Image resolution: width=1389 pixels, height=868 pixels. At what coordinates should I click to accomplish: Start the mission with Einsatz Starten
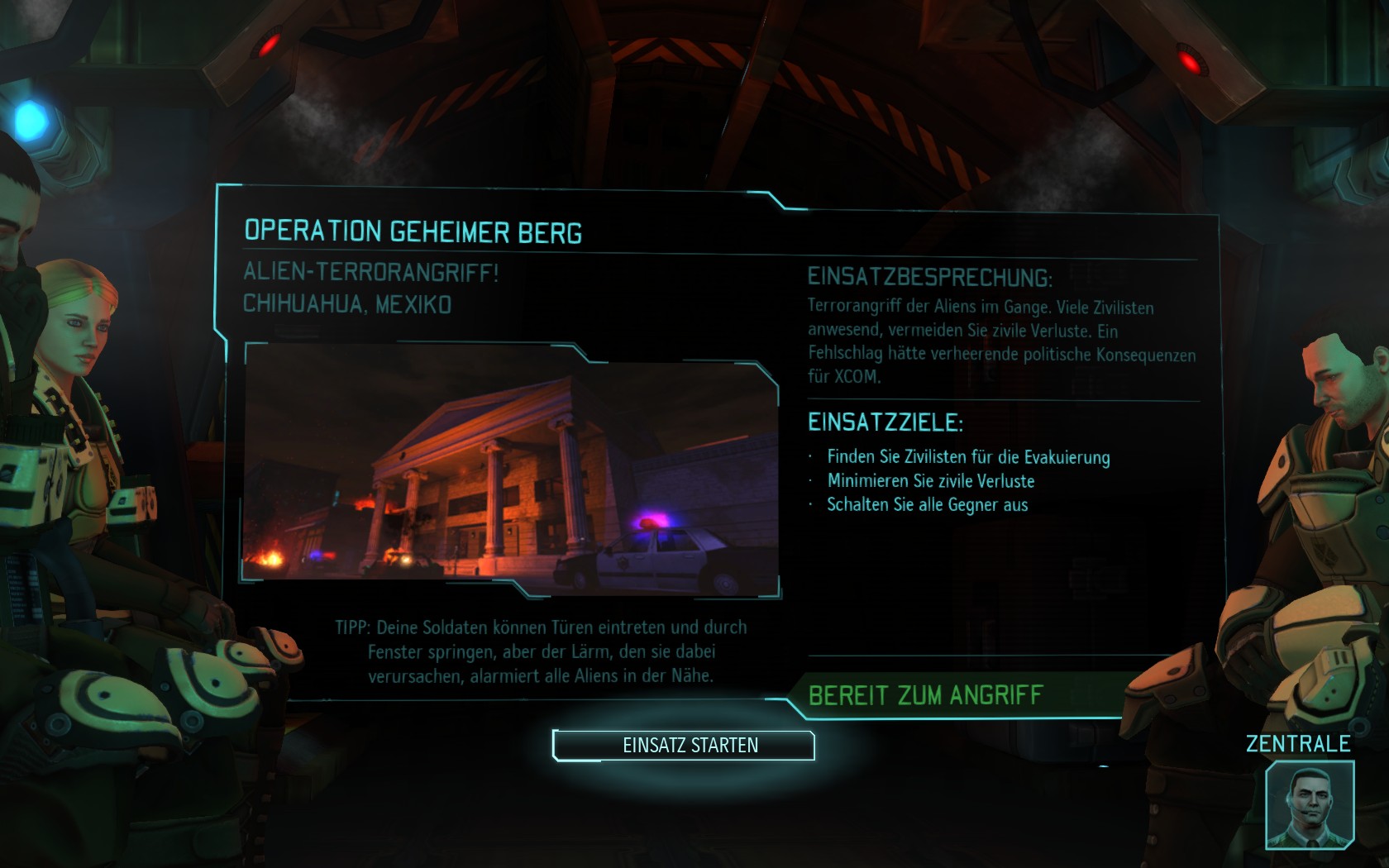coord(684,745)
